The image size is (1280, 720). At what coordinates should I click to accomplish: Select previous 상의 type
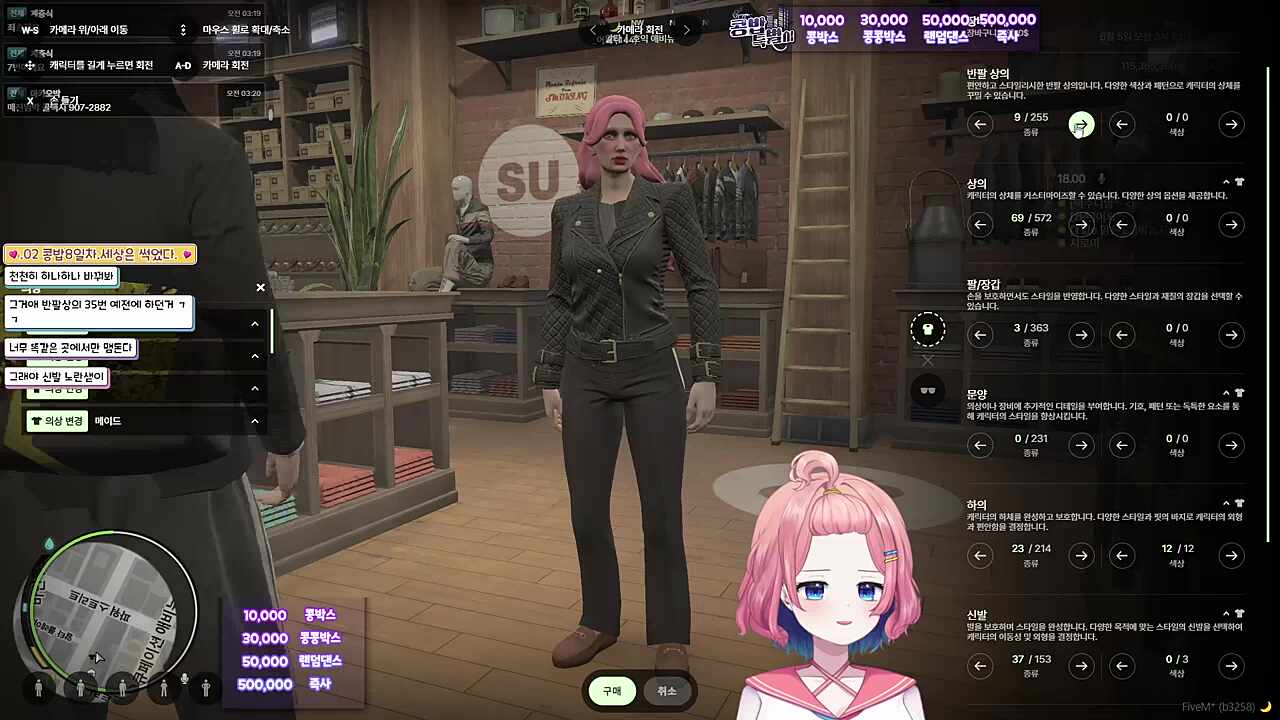(981, 224)
